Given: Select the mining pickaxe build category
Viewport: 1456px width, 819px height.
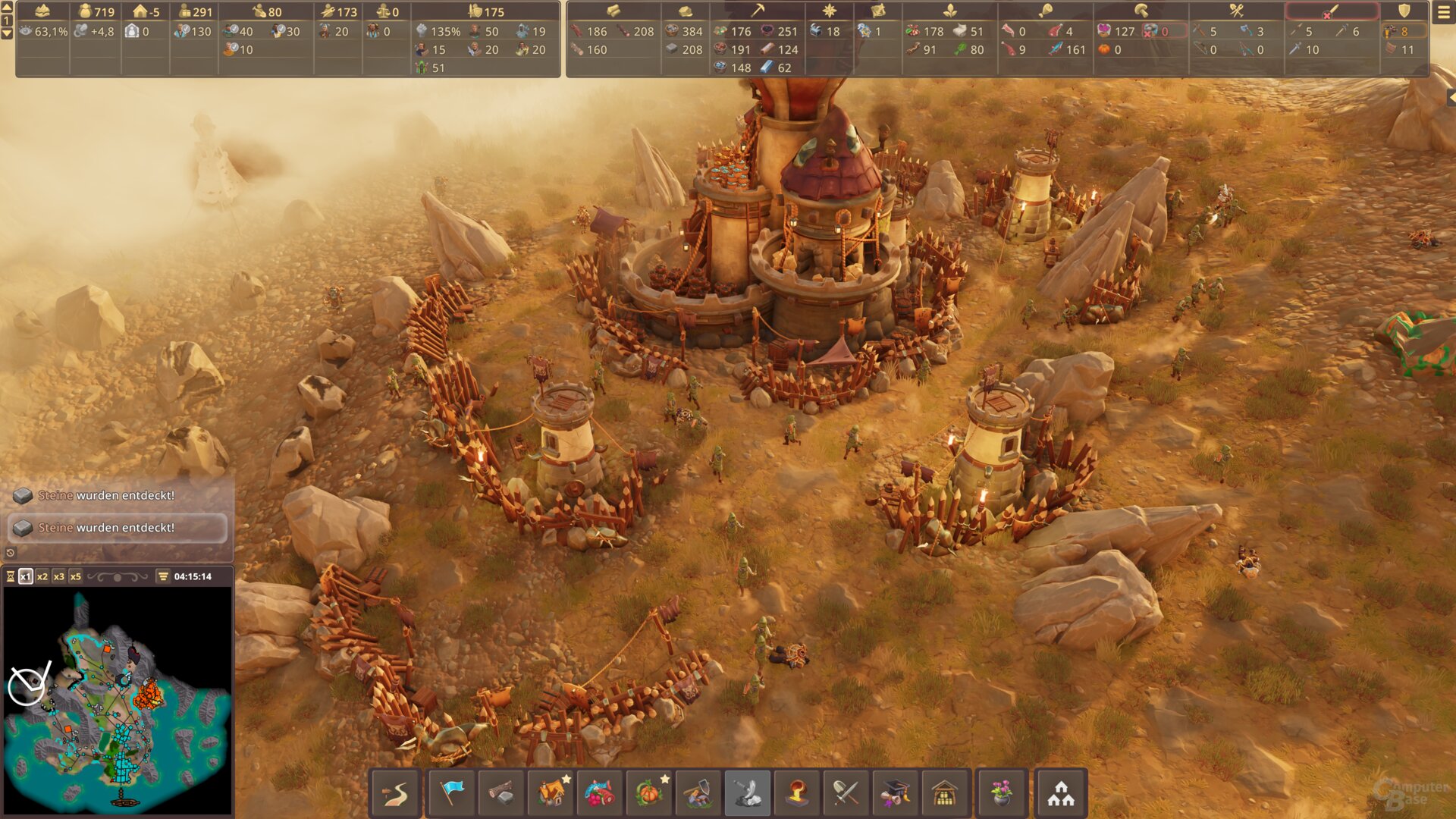Looking at the screenshot, I should (698, 793).
